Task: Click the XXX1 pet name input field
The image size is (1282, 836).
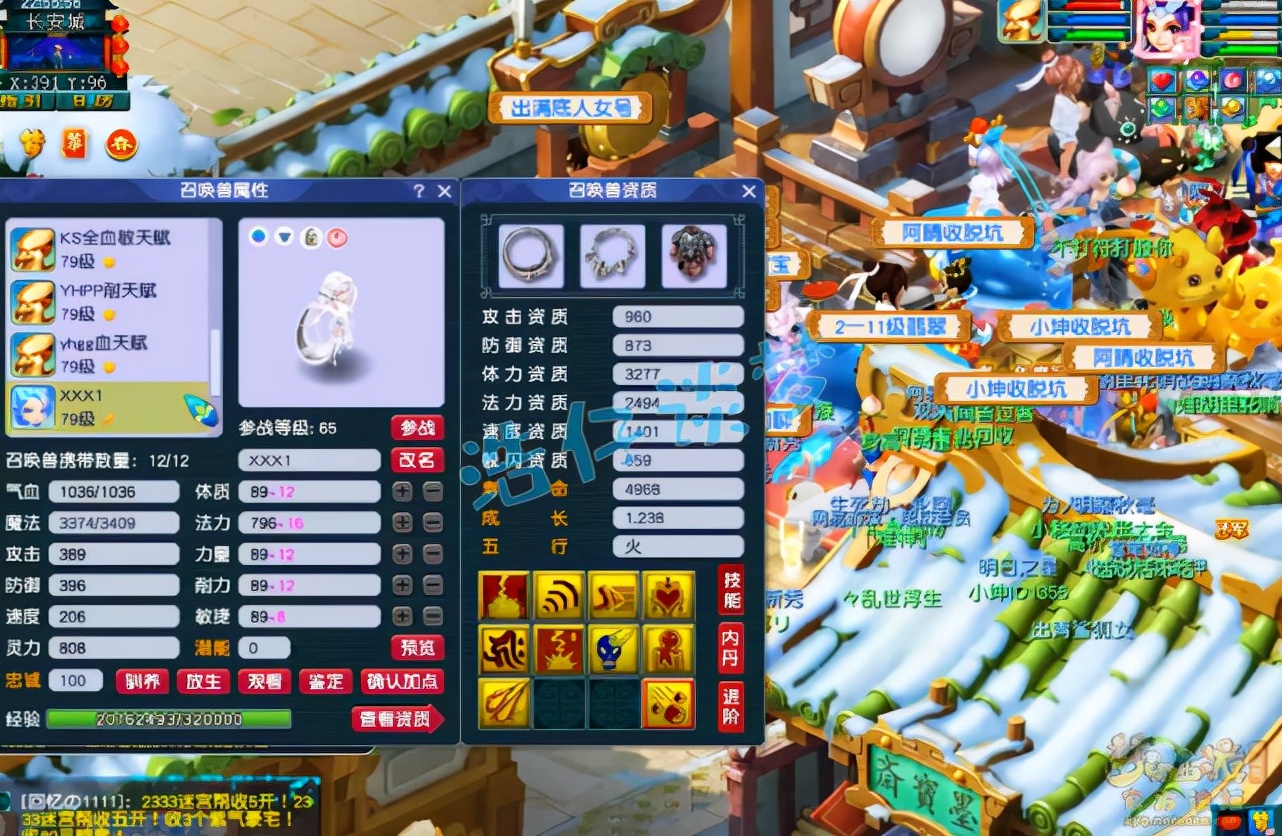Action: (x=308, y=460)
